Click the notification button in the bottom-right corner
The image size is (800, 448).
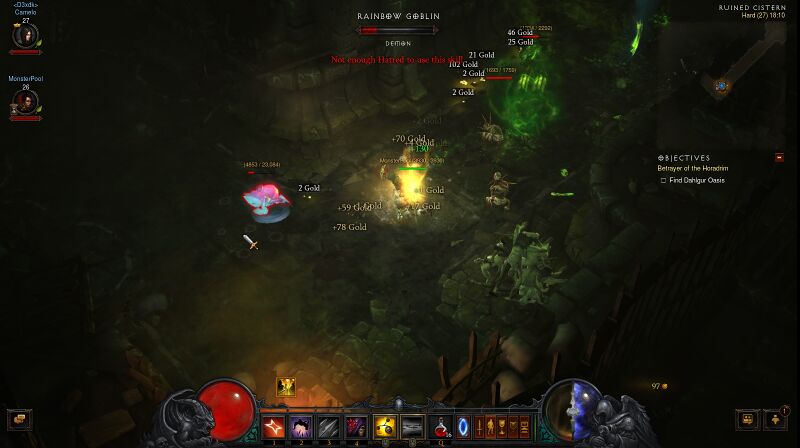(x=775, y=419)
